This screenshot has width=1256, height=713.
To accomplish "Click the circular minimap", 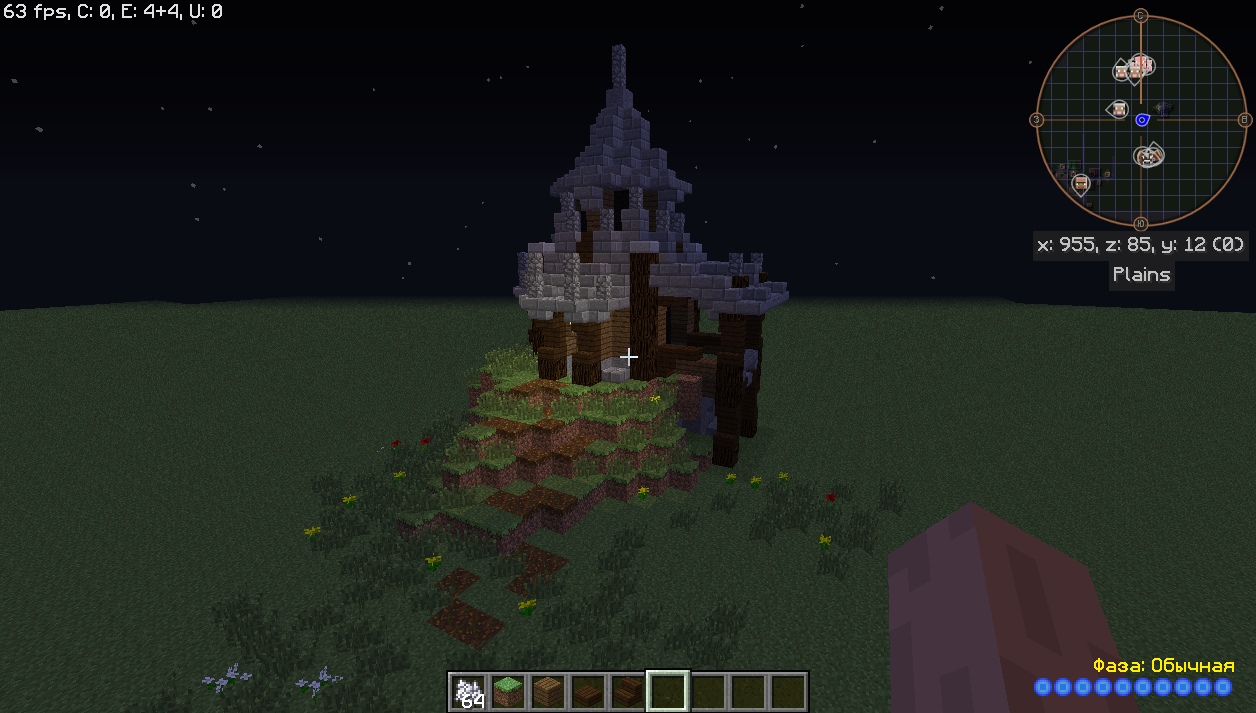I will [x=1140, y=120].
